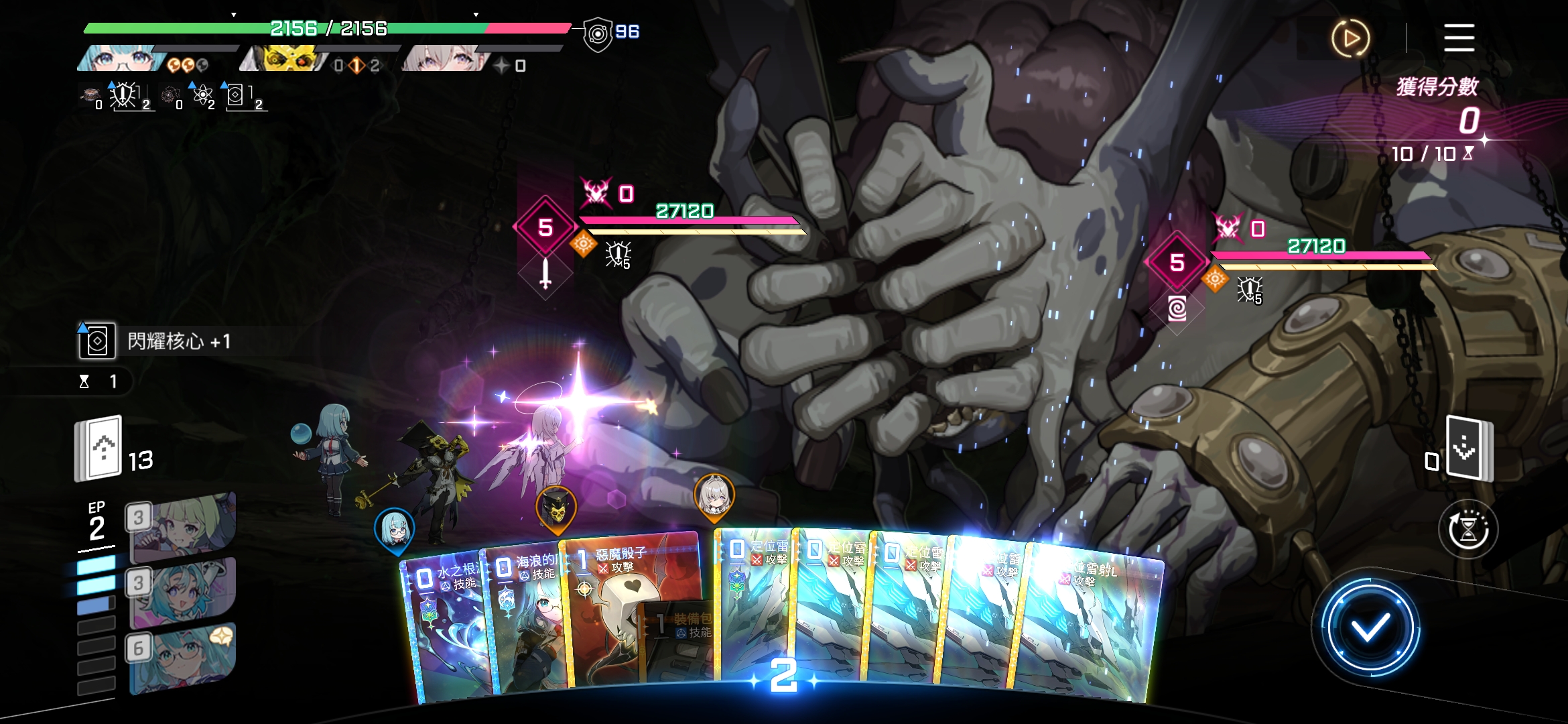Toggle the auto-play button
The height and width of the screenshot is (724, 1568).
click(1350, 38)
